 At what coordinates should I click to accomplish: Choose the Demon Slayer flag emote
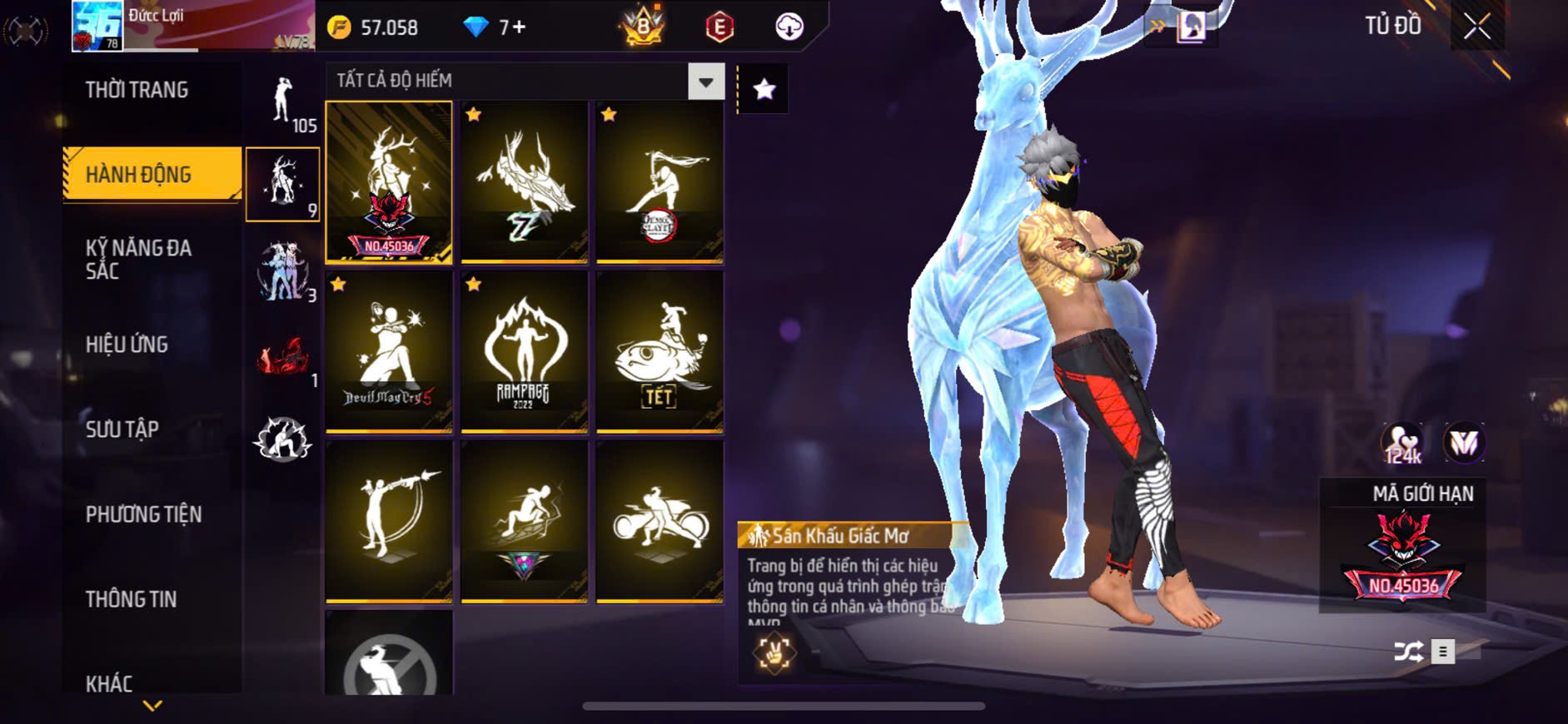pos(659,182)
